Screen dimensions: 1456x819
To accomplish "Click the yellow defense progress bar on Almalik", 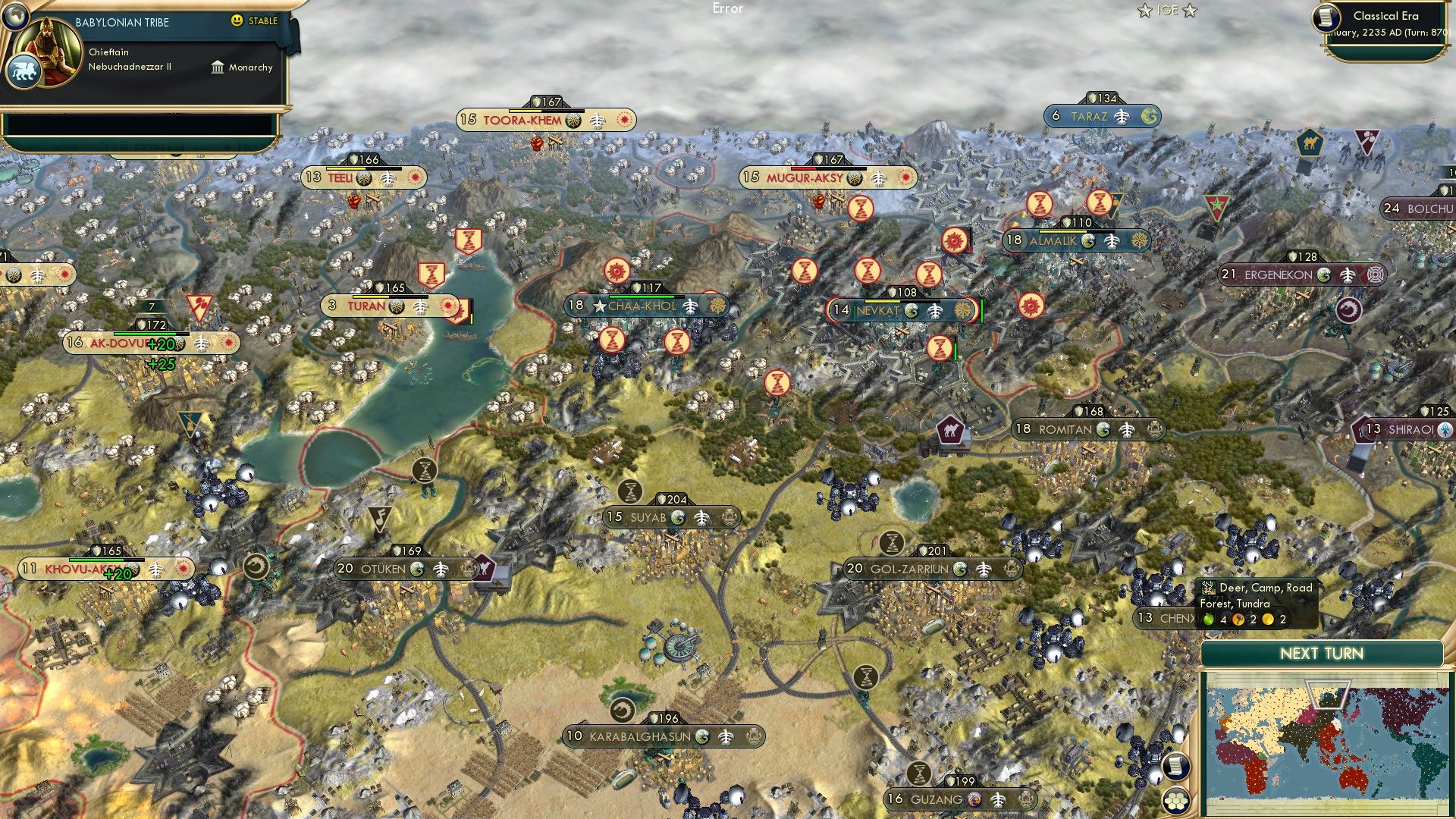I will pyautogui.click(x=1063, y=231).
